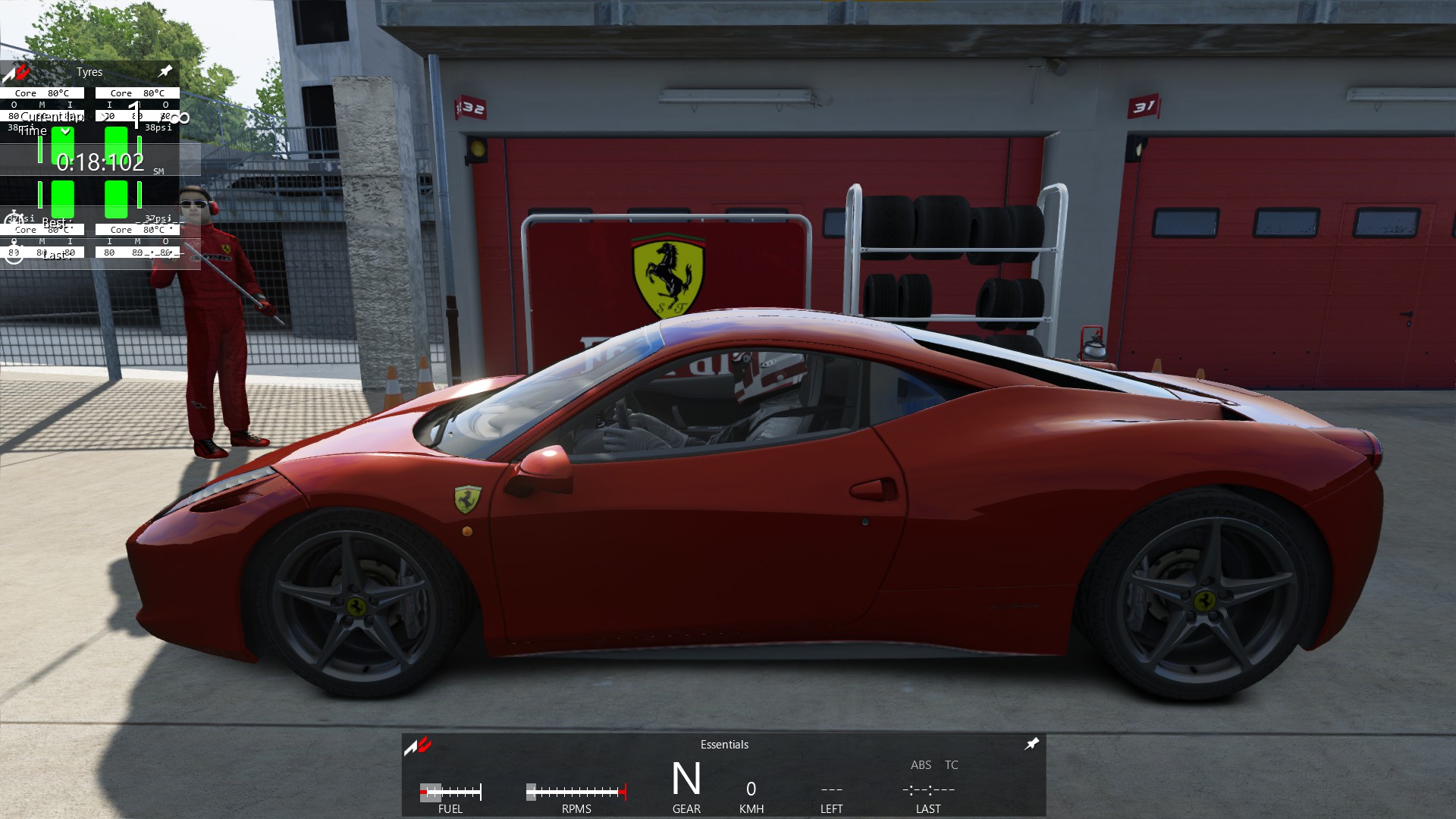Expand the lap time app's down chevron

tap(66, 131)
